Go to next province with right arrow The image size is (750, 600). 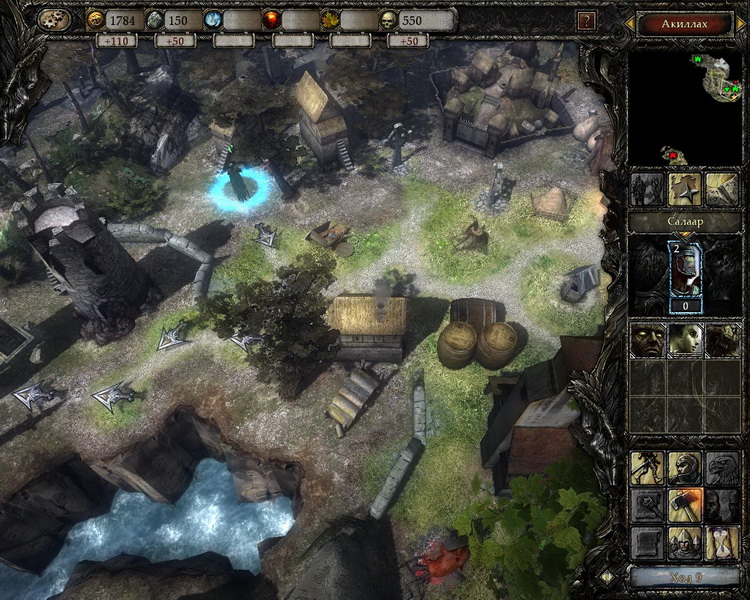(x=741, y=22)
